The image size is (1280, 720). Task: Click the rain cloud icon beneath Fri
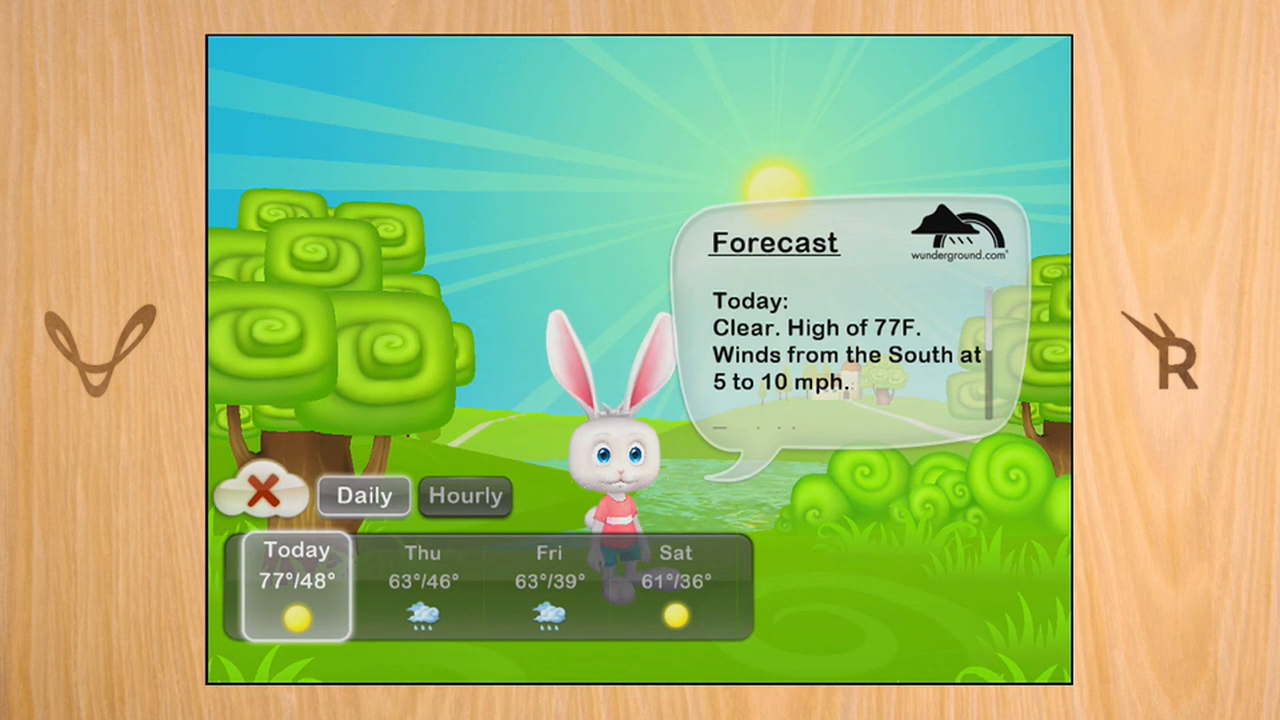click(x=549, y=616)
